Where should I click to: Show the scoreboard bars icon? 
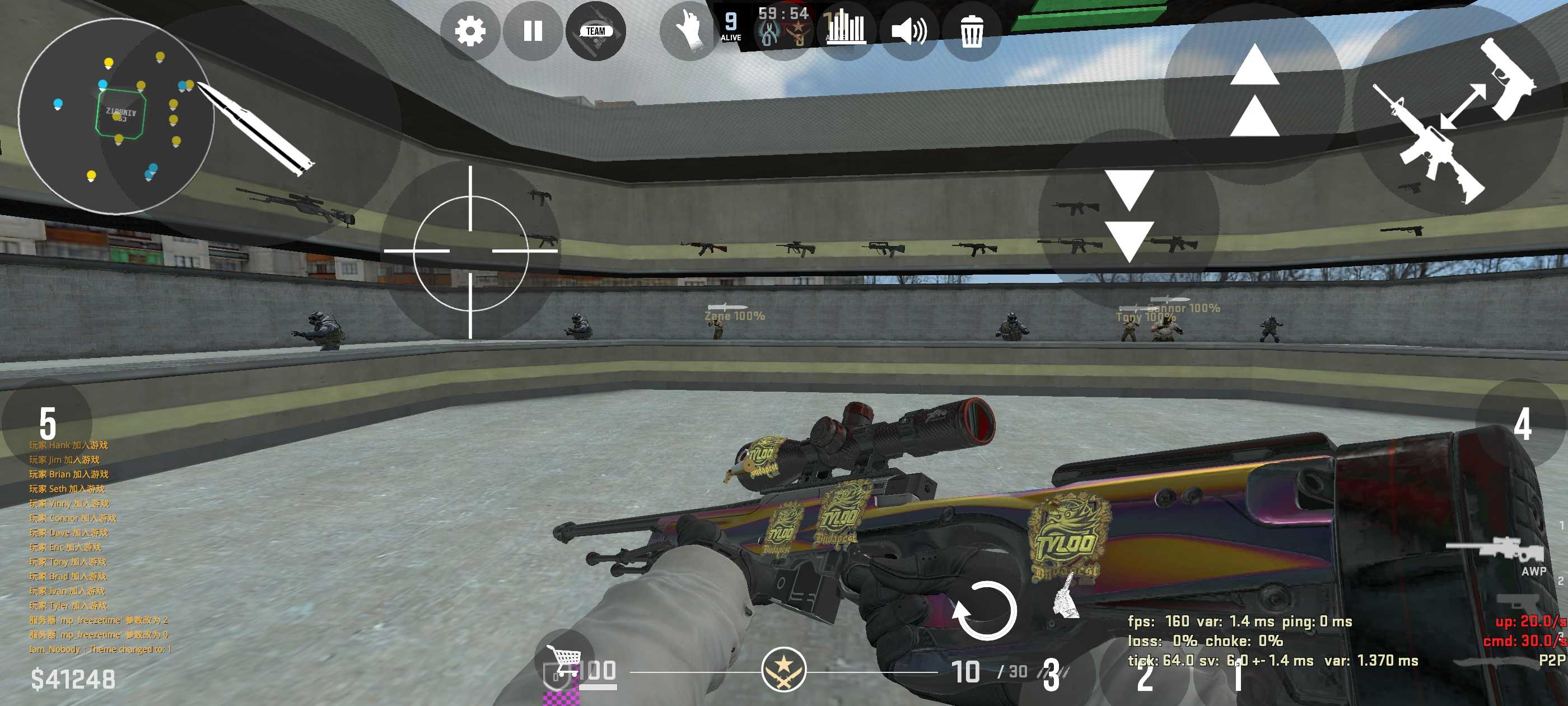pos(846,29)
